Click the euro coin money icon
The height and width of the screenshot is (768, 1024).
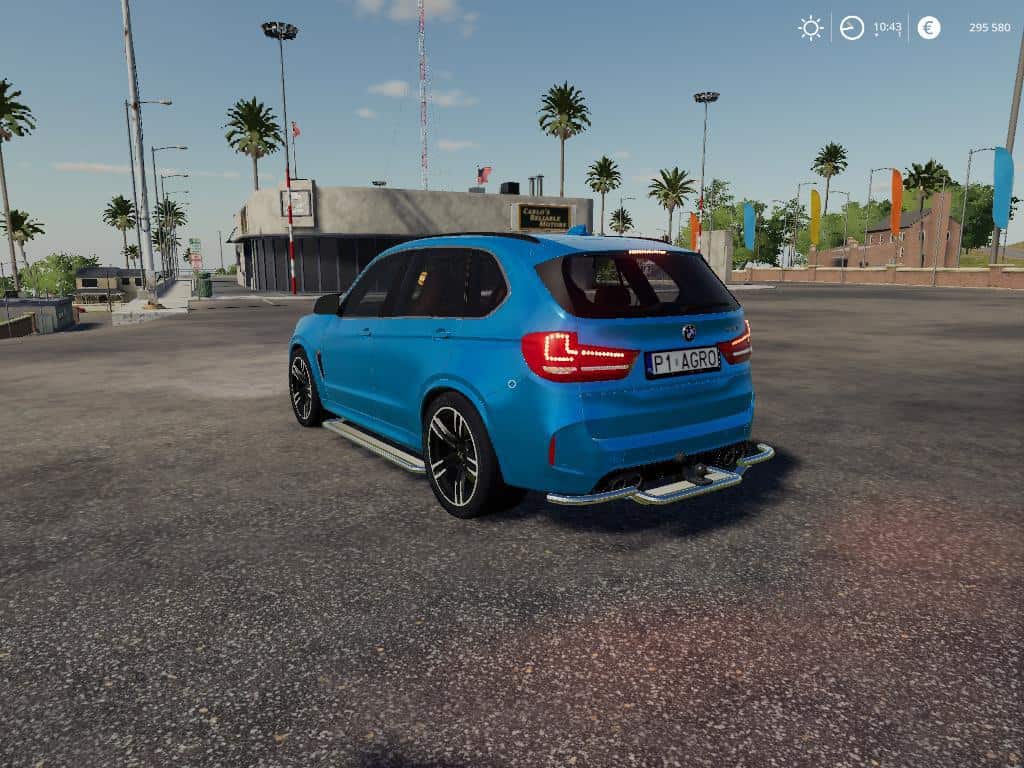tap(929, 28)
